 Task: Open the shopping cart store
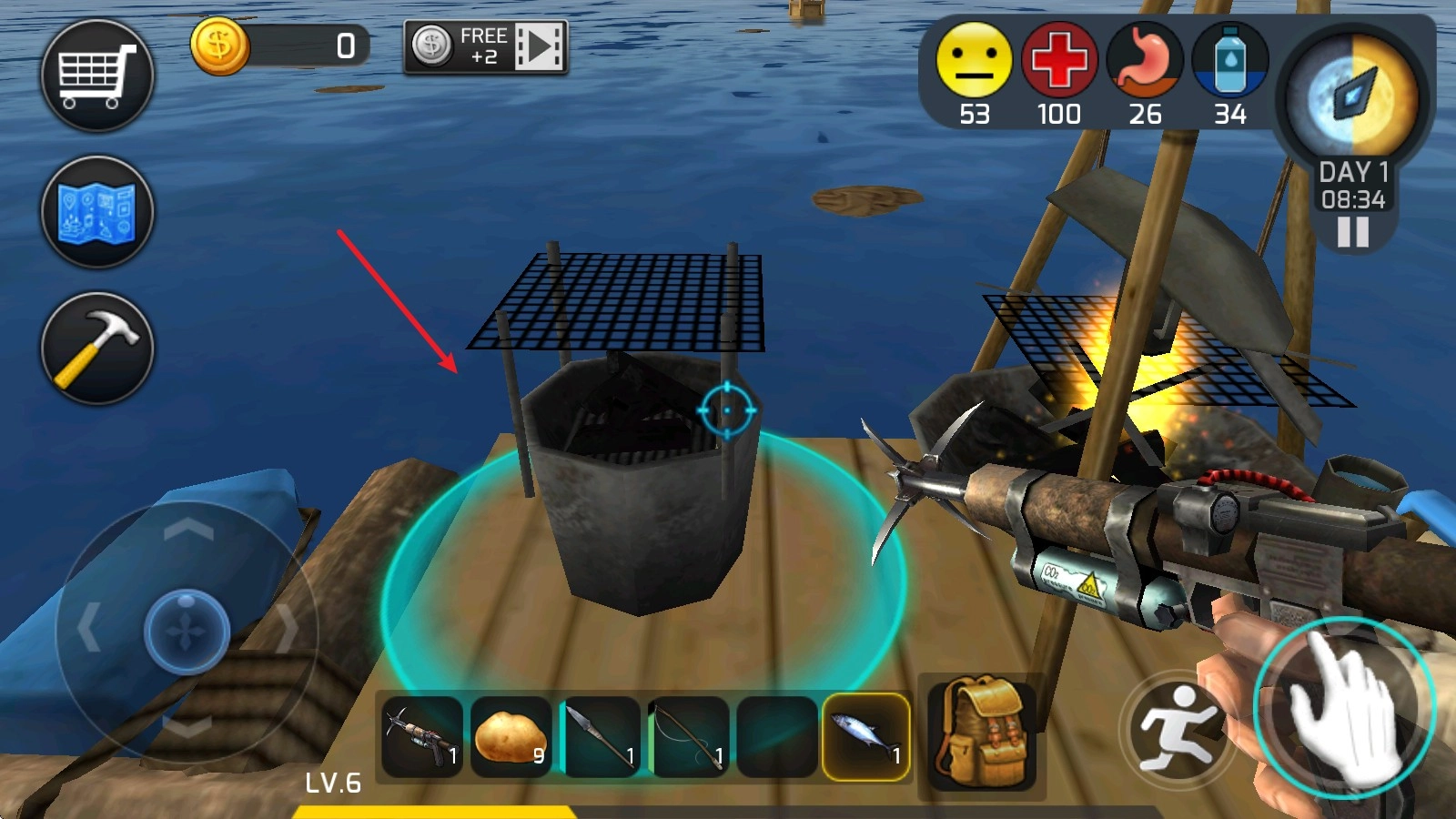coord(97,76)
